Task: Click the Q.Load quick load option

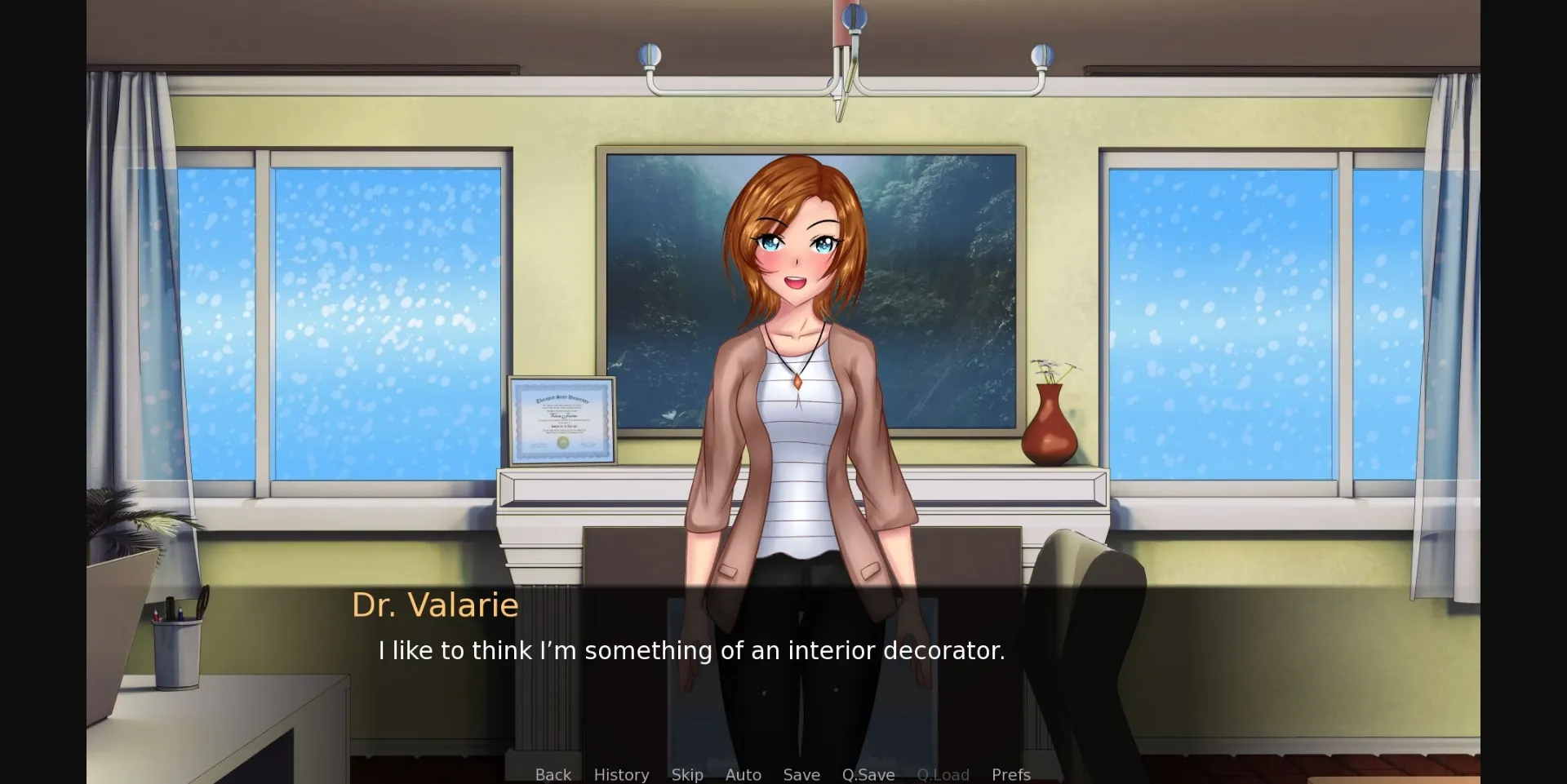Action: (x=943, y=775)
